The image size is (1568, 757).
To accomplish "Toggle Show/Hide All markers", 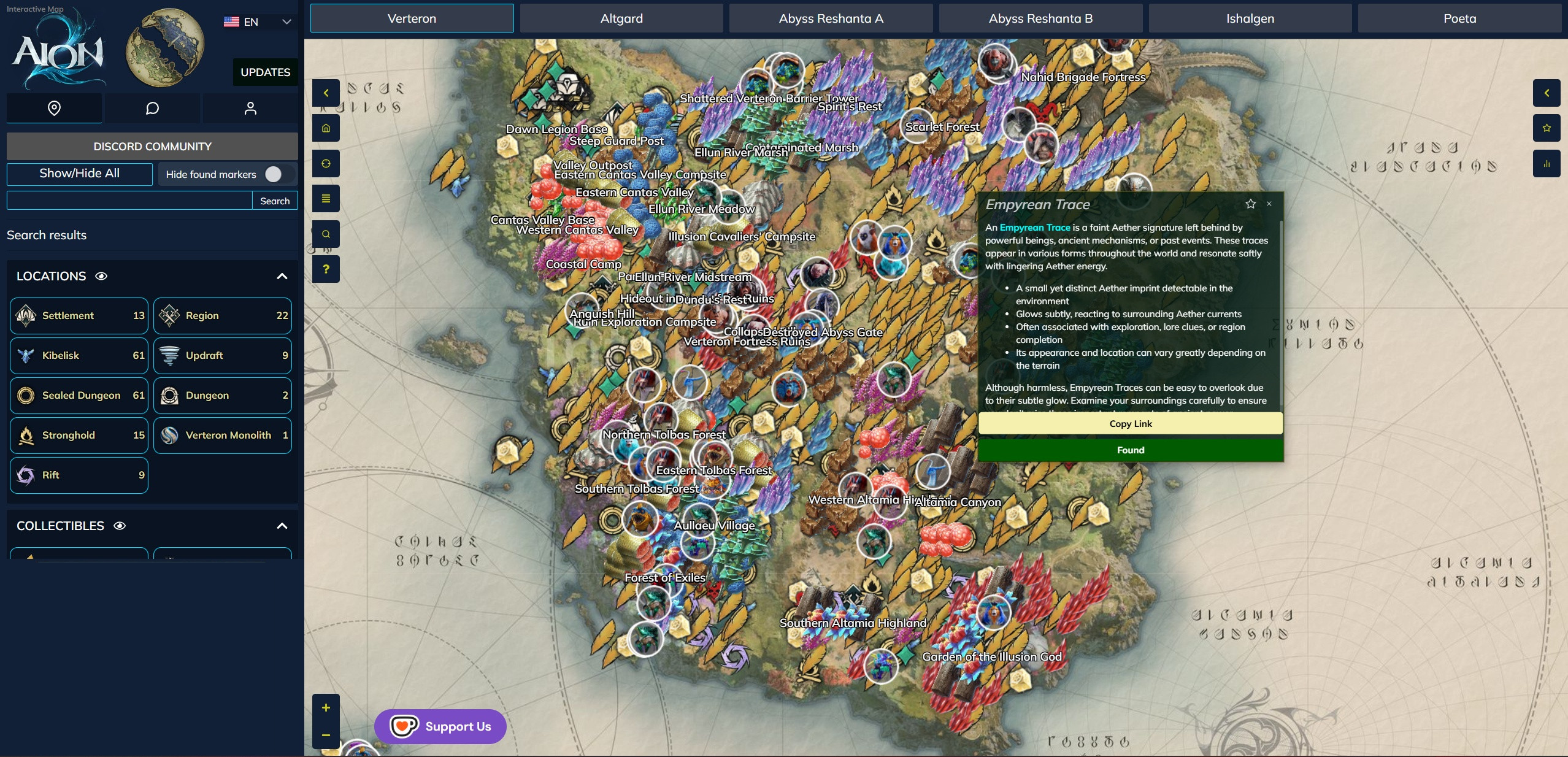I will (x=80, y=174).
